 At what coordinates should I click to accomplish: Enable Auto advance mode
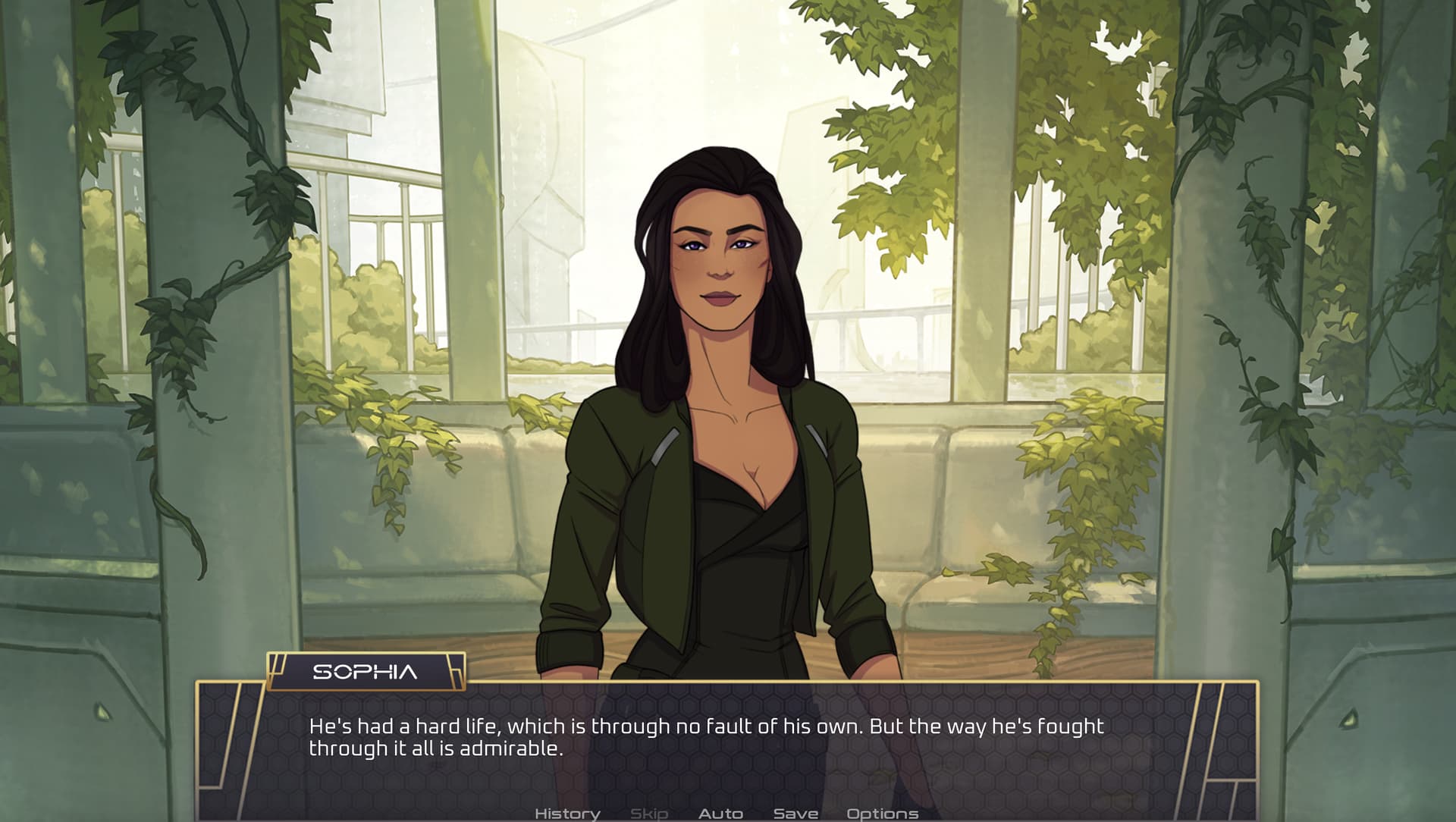[720, 814]
